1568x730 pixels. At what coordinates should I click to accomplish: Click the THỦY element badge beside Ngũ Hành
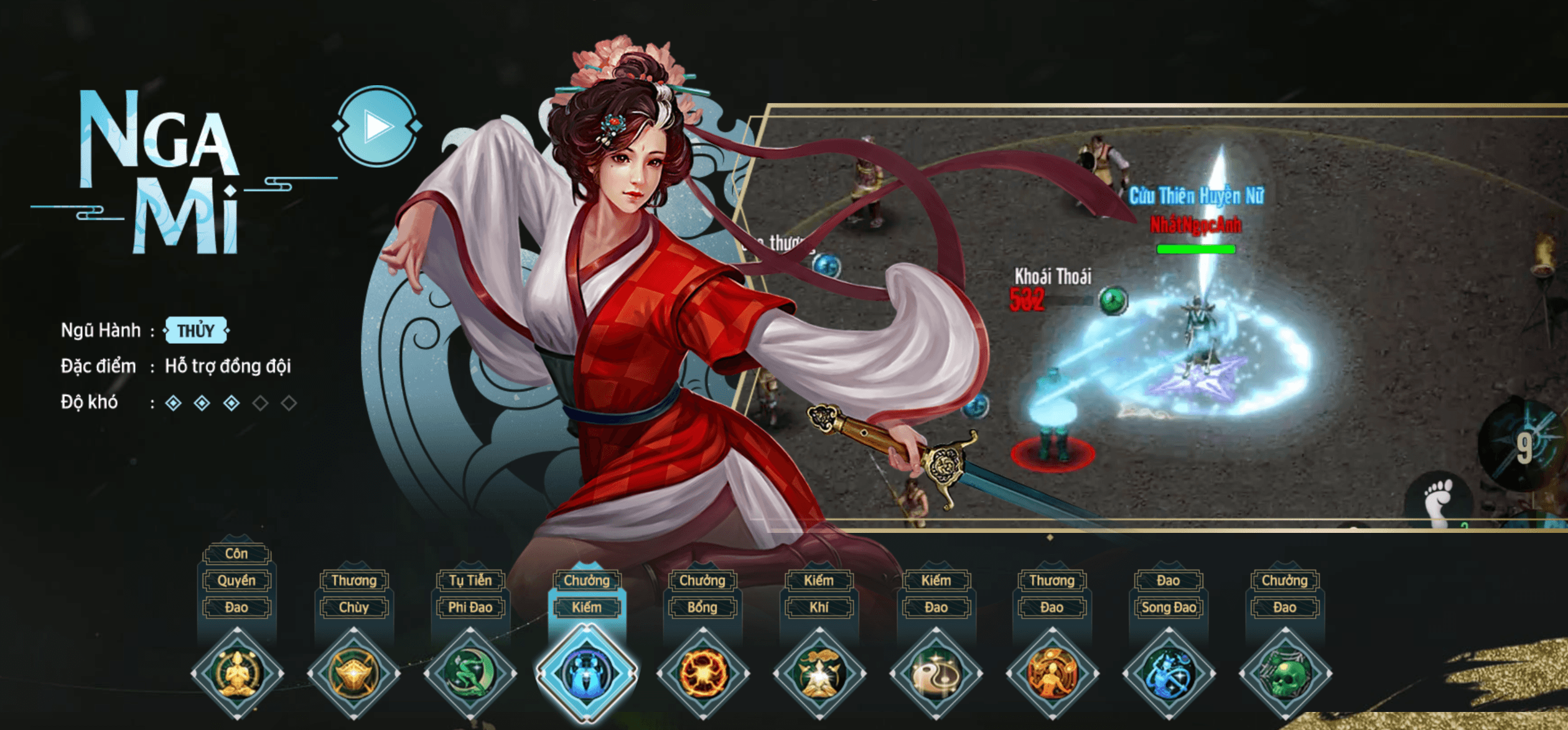tap(195, 331)
